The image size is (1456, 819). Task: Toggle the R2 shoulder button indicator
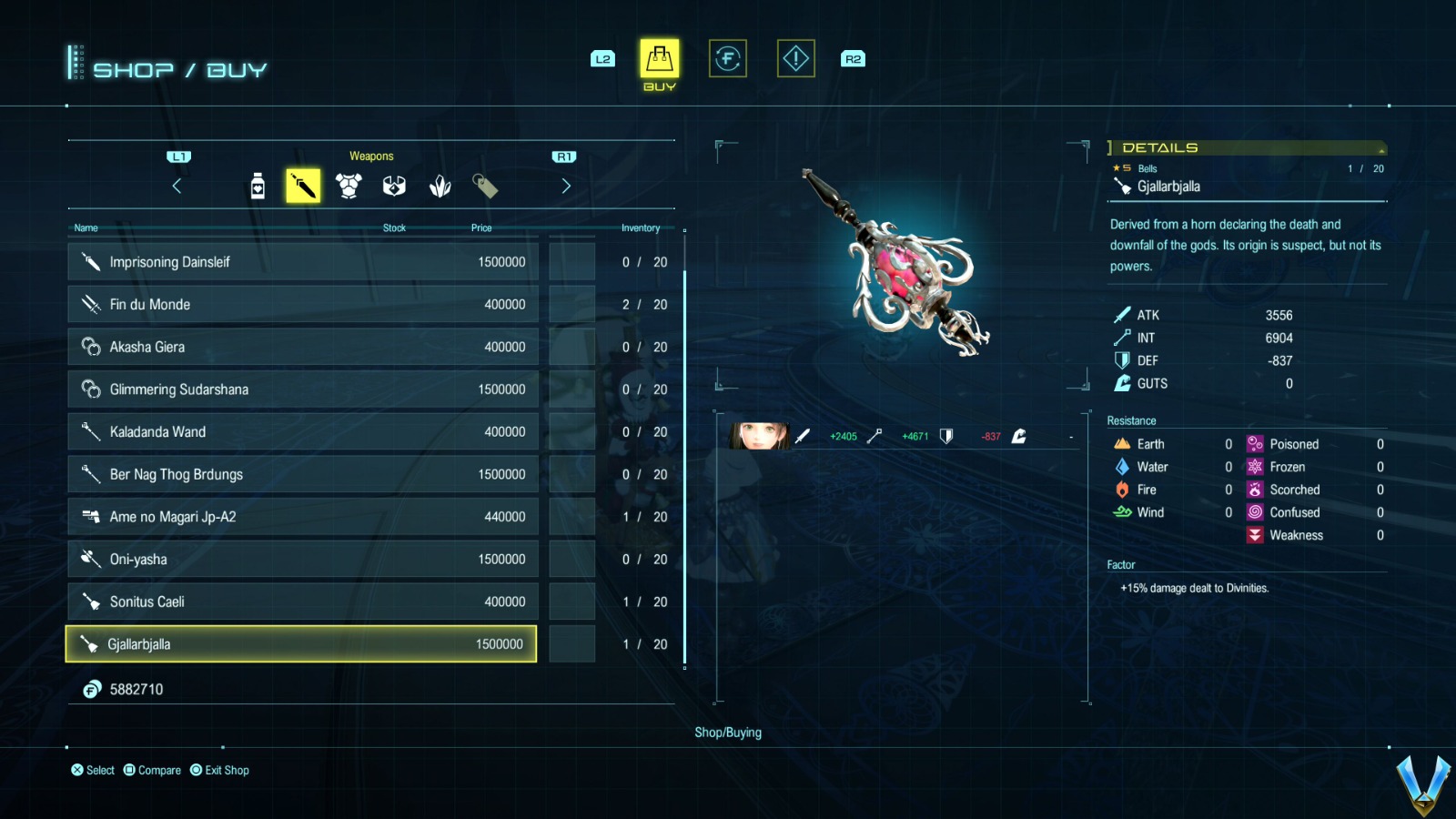click(853, 58)
